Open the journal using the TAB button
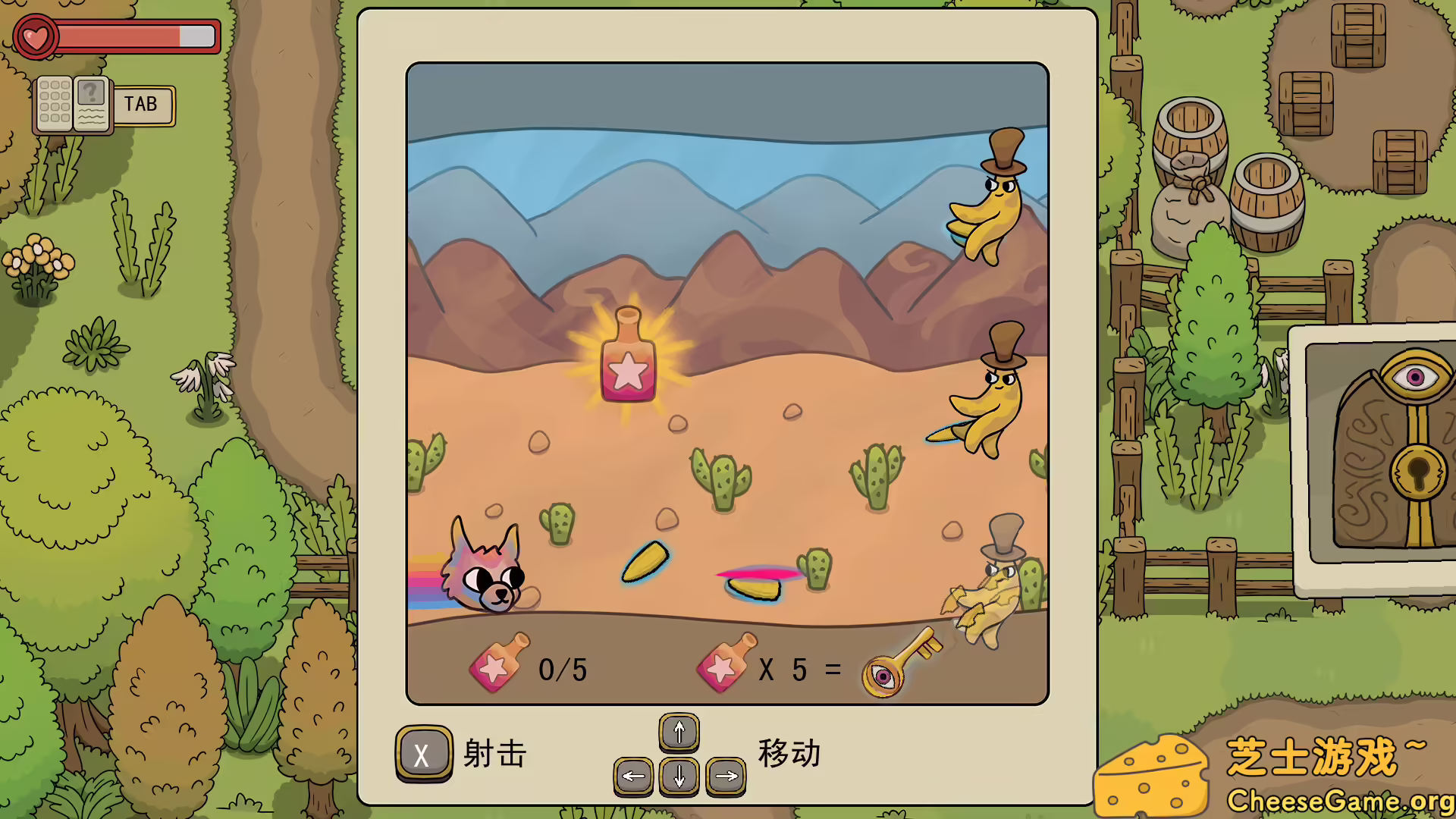Image resolution: width=1456 pixels, height=819 pixels. [x=143, y=105]
